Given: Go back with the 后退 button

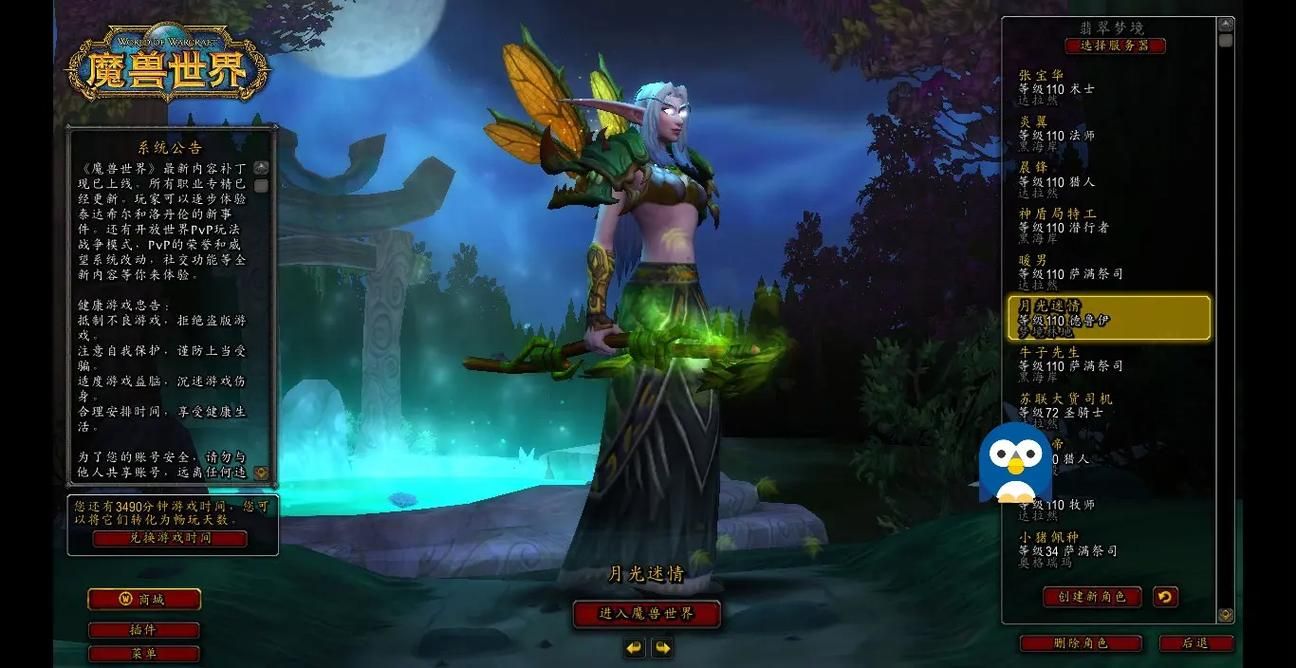Looking at the screenshot, I should (x=1196, y=643).
